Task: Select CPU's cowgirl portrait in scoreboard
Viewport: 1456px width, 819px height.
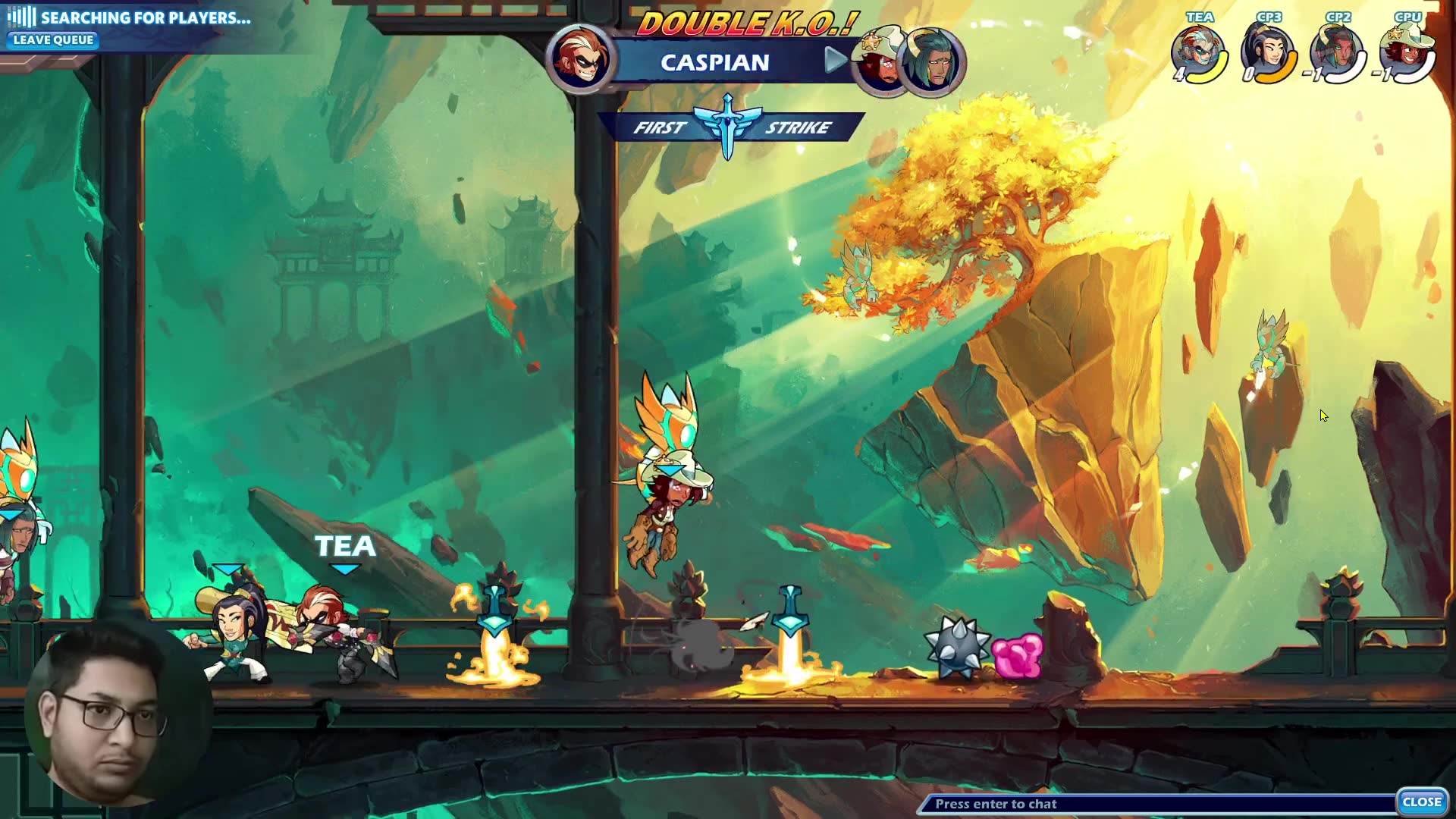Action: 1406,52
